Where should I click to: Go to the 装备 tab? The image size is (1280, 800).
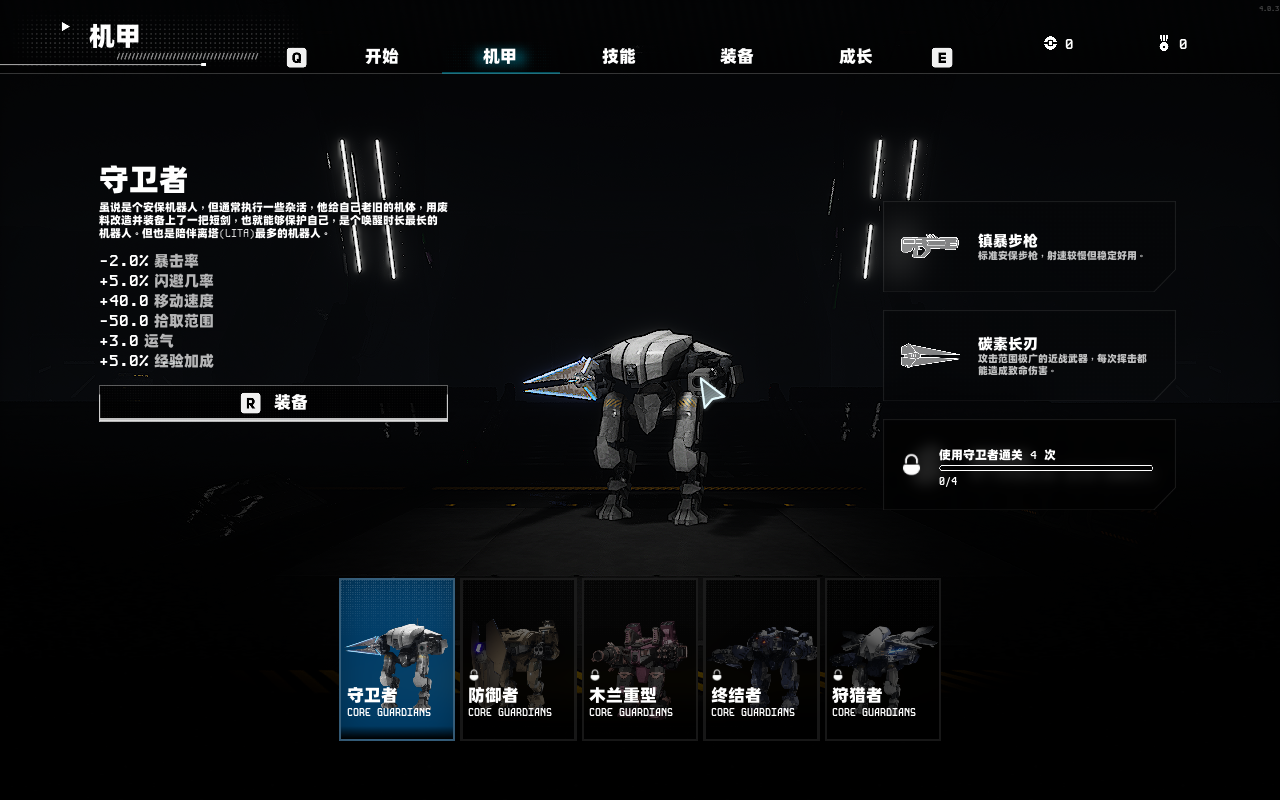pyautogui.click(x=737, y=57)
